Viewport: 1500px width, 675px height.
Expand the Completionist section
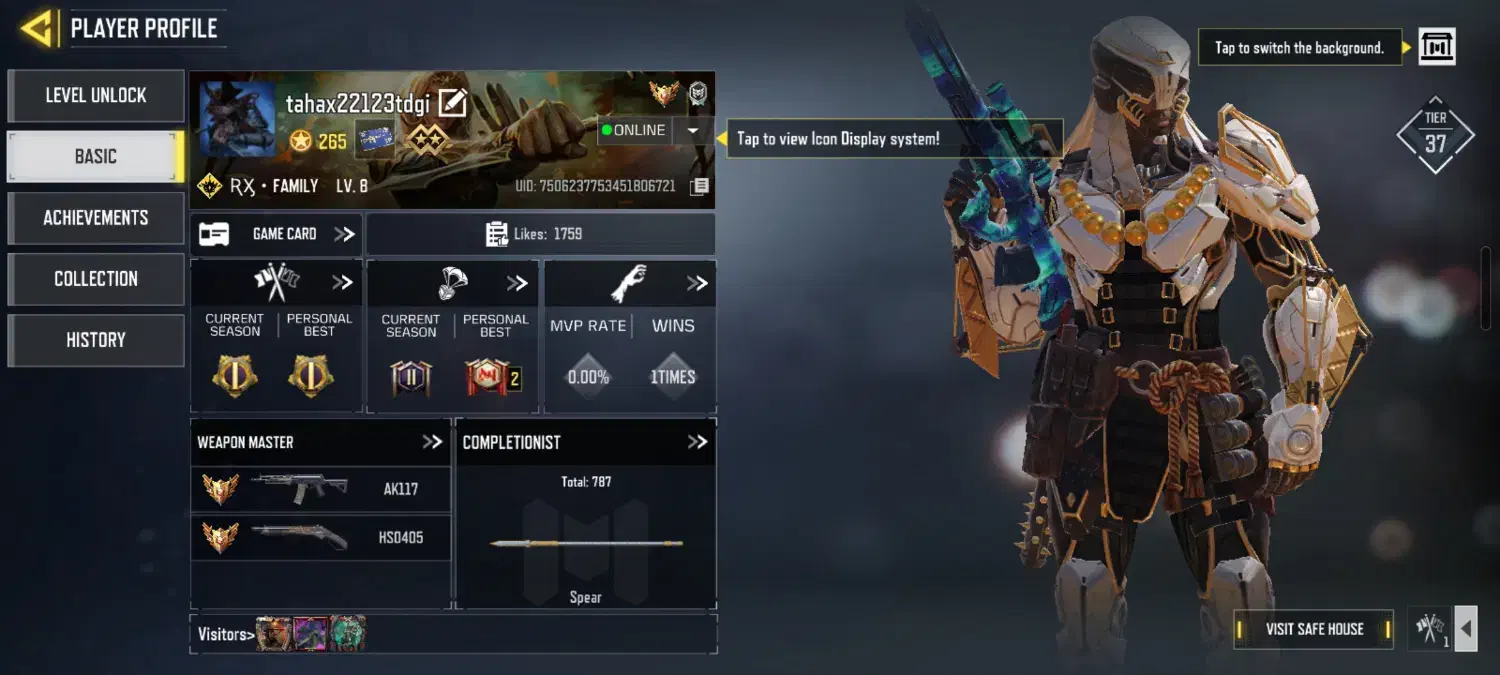pos(697,442)
